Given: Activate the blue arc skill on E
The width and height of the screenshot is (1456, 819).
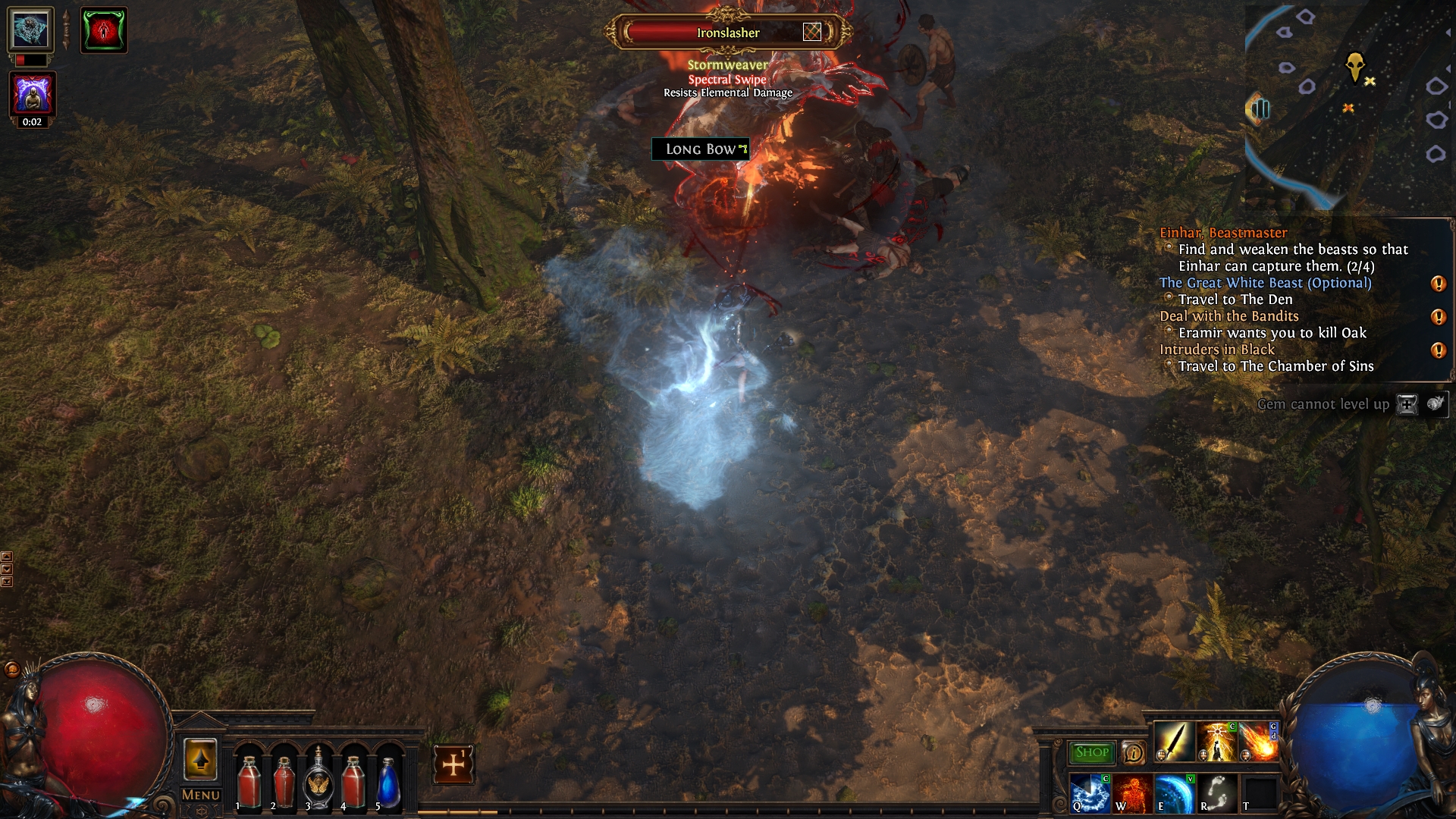Looking at the screenshot, I should pyautogui.click(x=1174, y=793).
